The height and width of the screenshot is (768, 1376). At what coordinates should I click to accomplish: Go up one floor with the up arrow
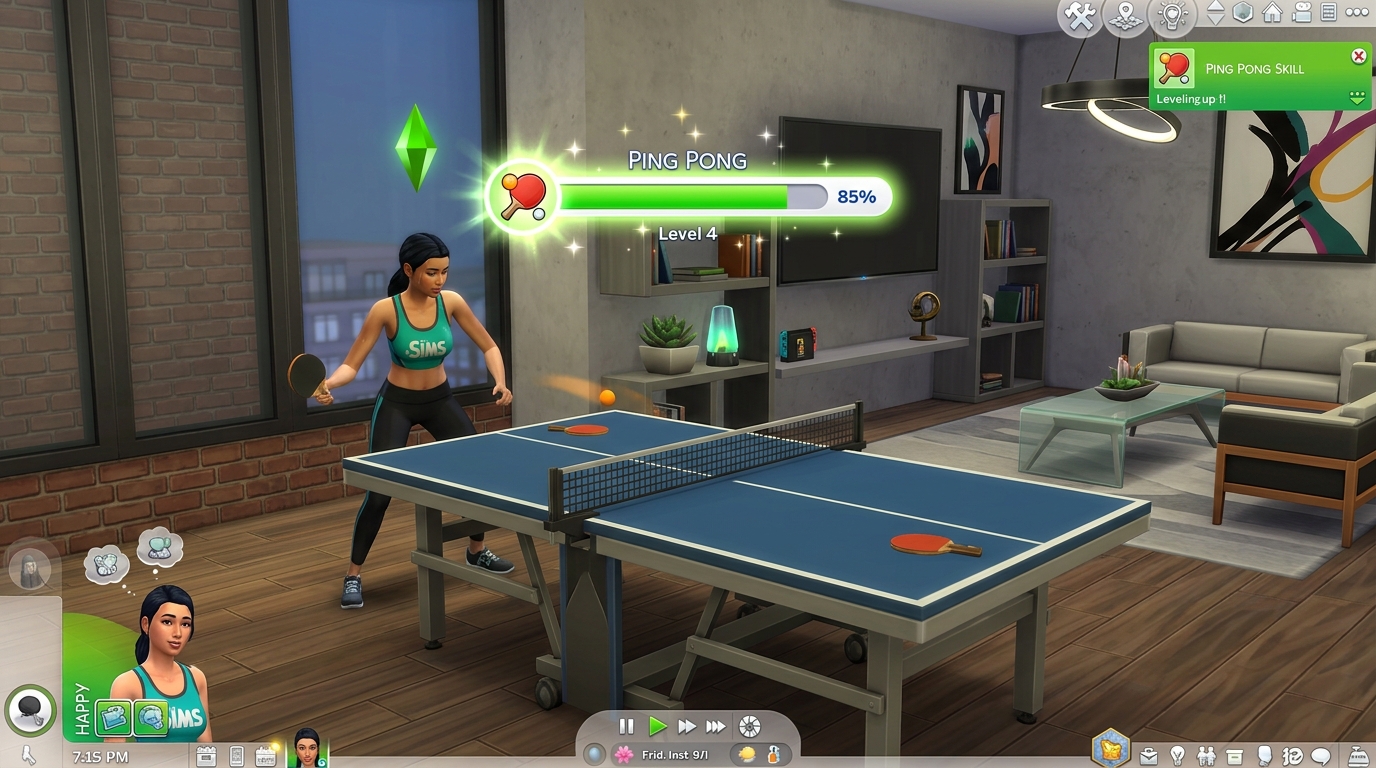point(1218,7)
